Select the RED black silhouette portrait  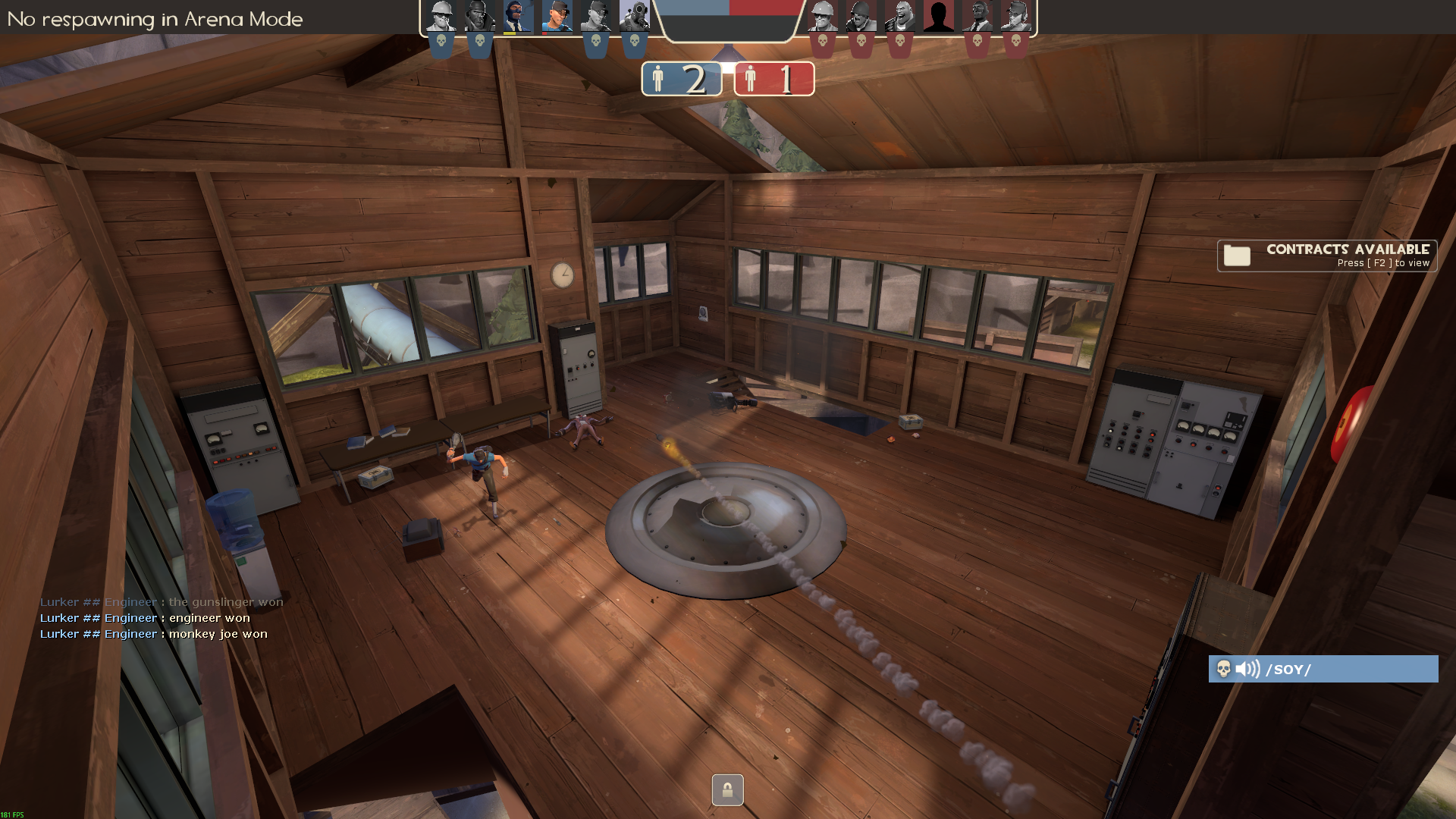pyautogui.click(x=939, y=17)
